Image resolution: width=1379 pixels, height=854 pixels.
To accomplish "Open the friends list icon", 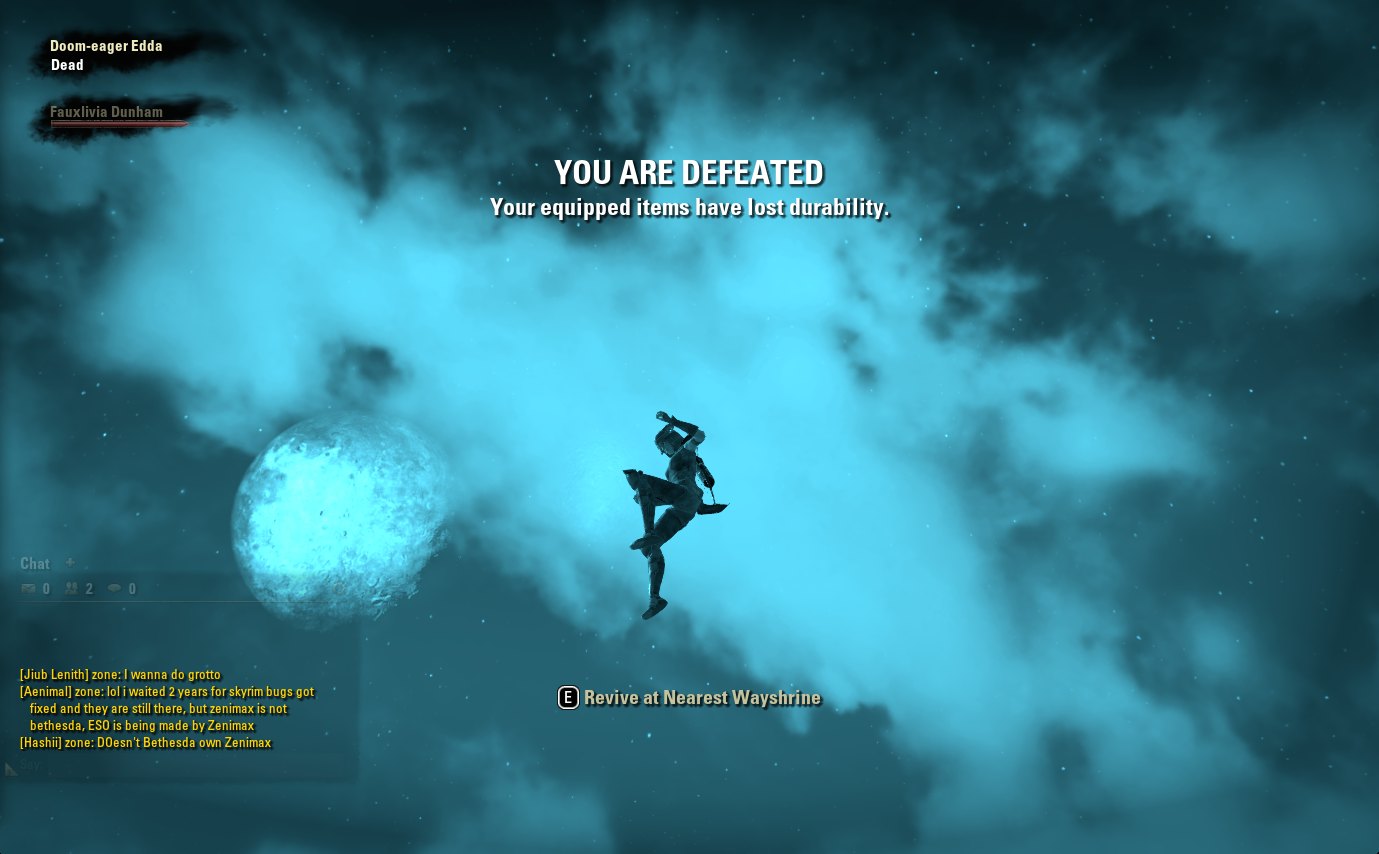I will point(72,589).
